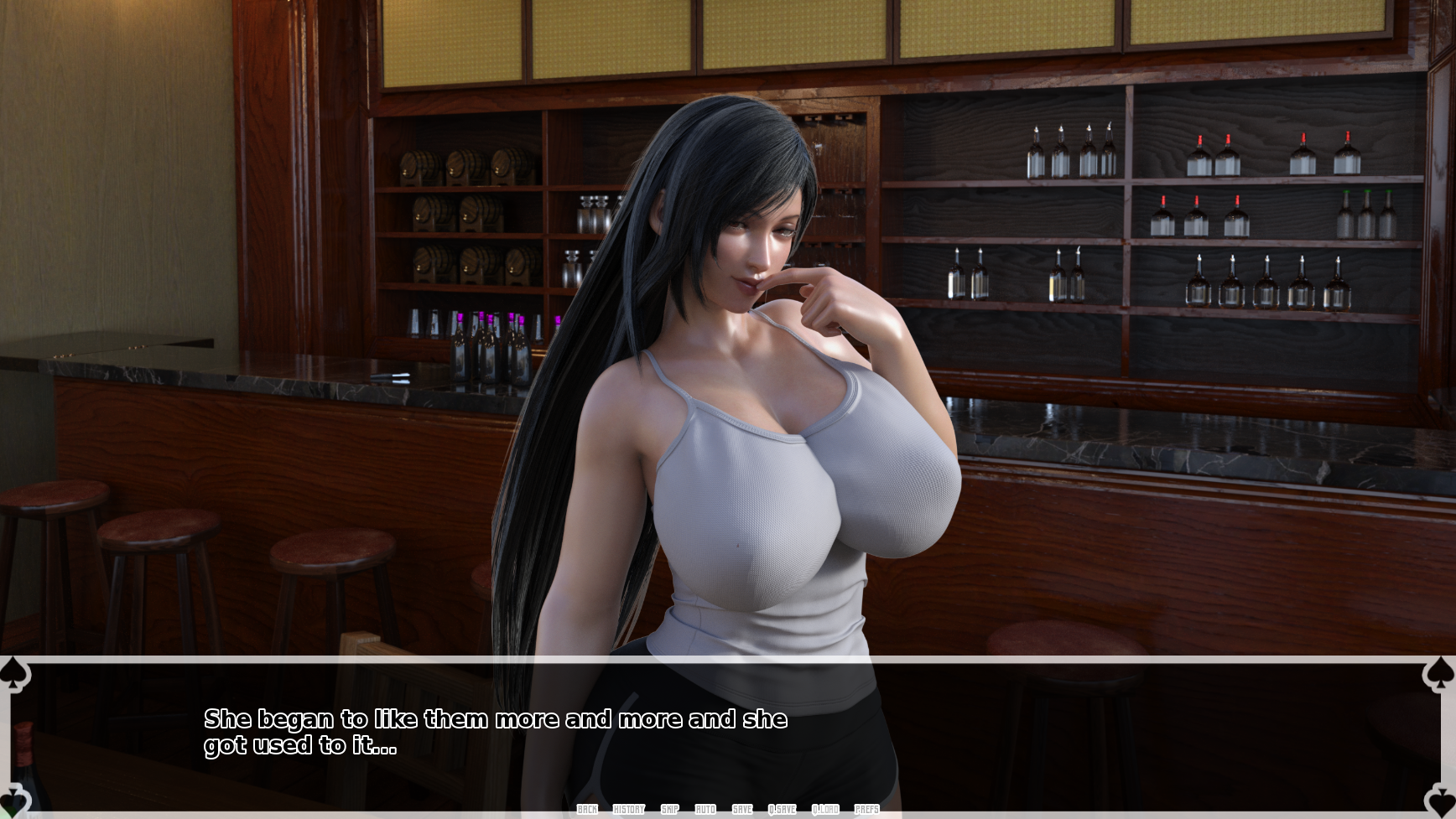Toggle Auto advance mode
This screenshot has height=819, width=1456.
tap(705, 809)
